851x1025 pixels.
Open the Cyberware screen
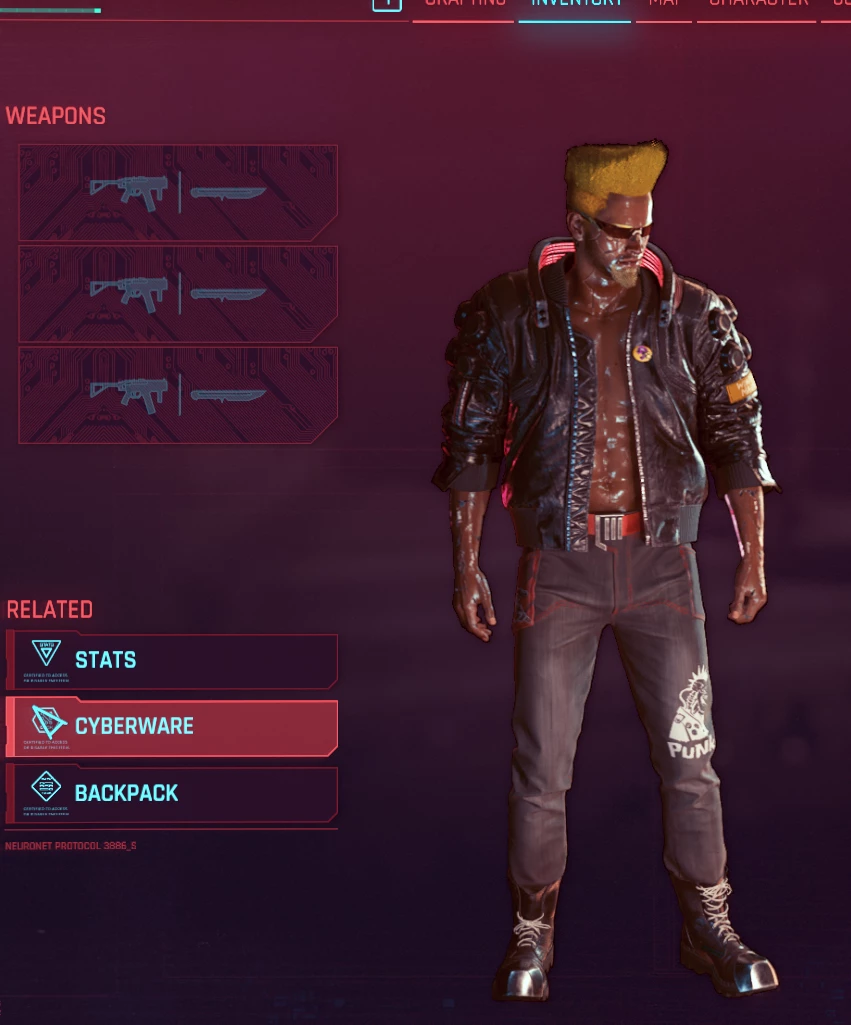pos(172,727)
